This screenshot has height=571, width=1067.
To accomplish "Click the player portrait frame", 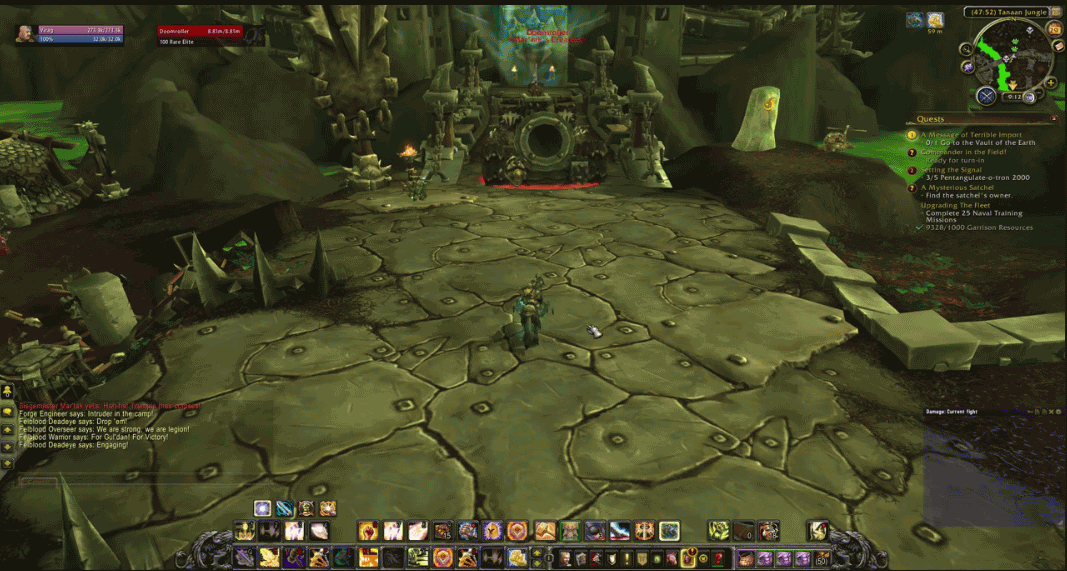I will (x=23, y=33).
